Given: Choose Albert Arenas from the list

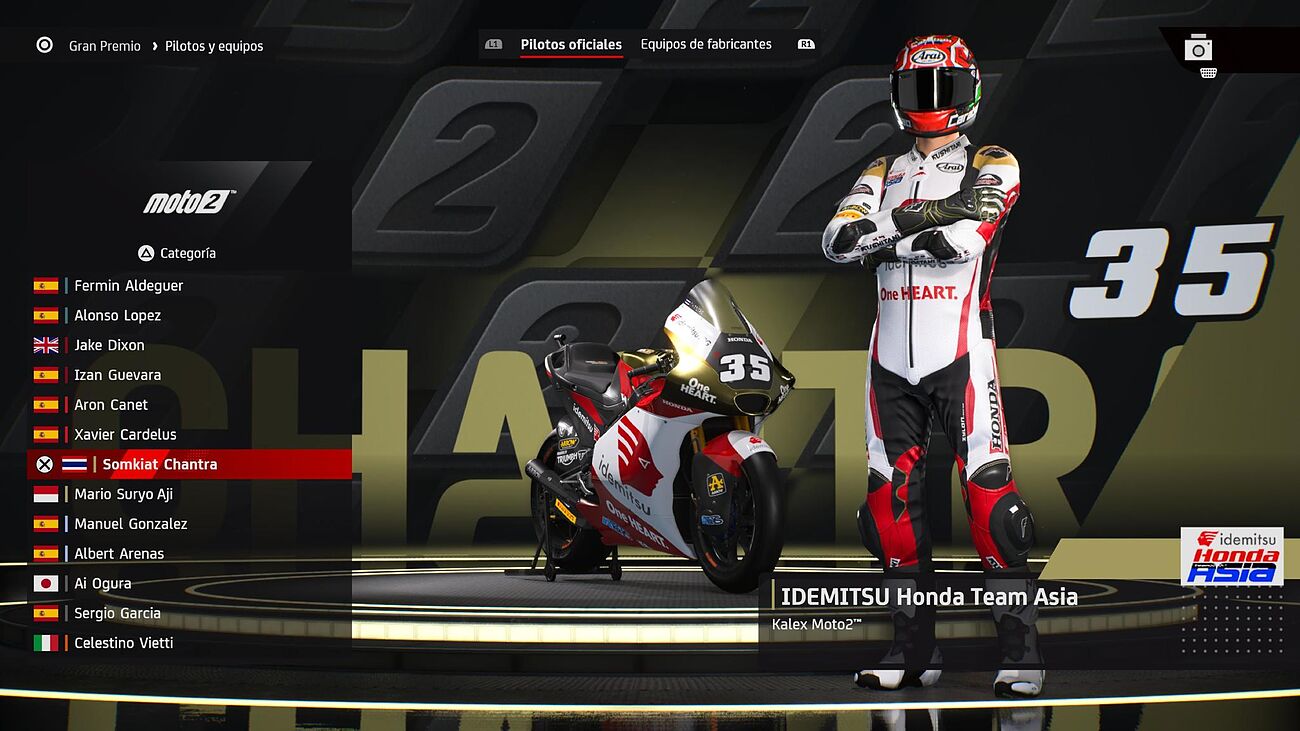Looking at the screenshot, I should (119, 554).
